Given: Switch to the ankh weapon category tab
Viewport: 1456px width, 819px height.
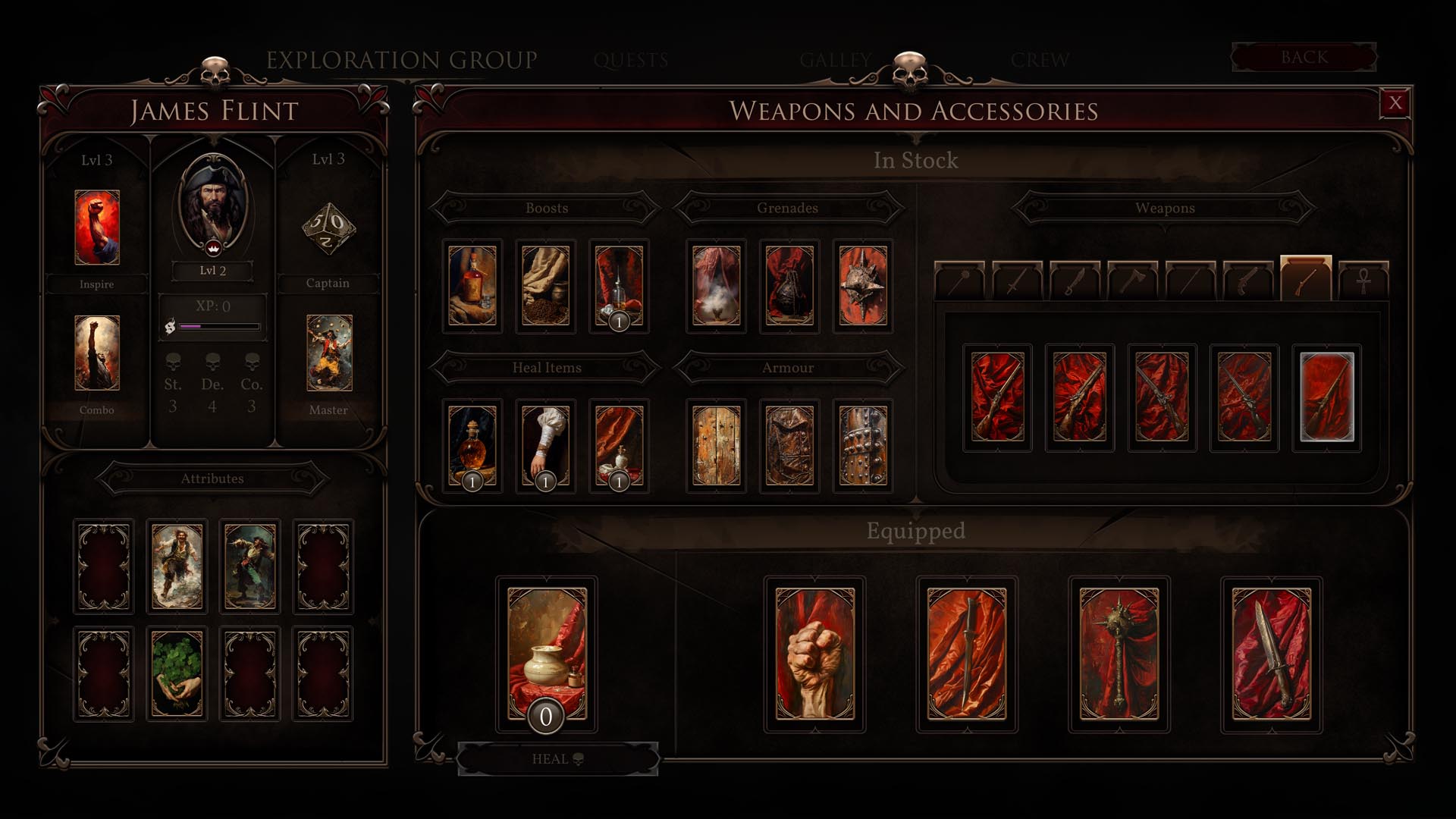Looking at the screenshot, I should (1363, 281).
